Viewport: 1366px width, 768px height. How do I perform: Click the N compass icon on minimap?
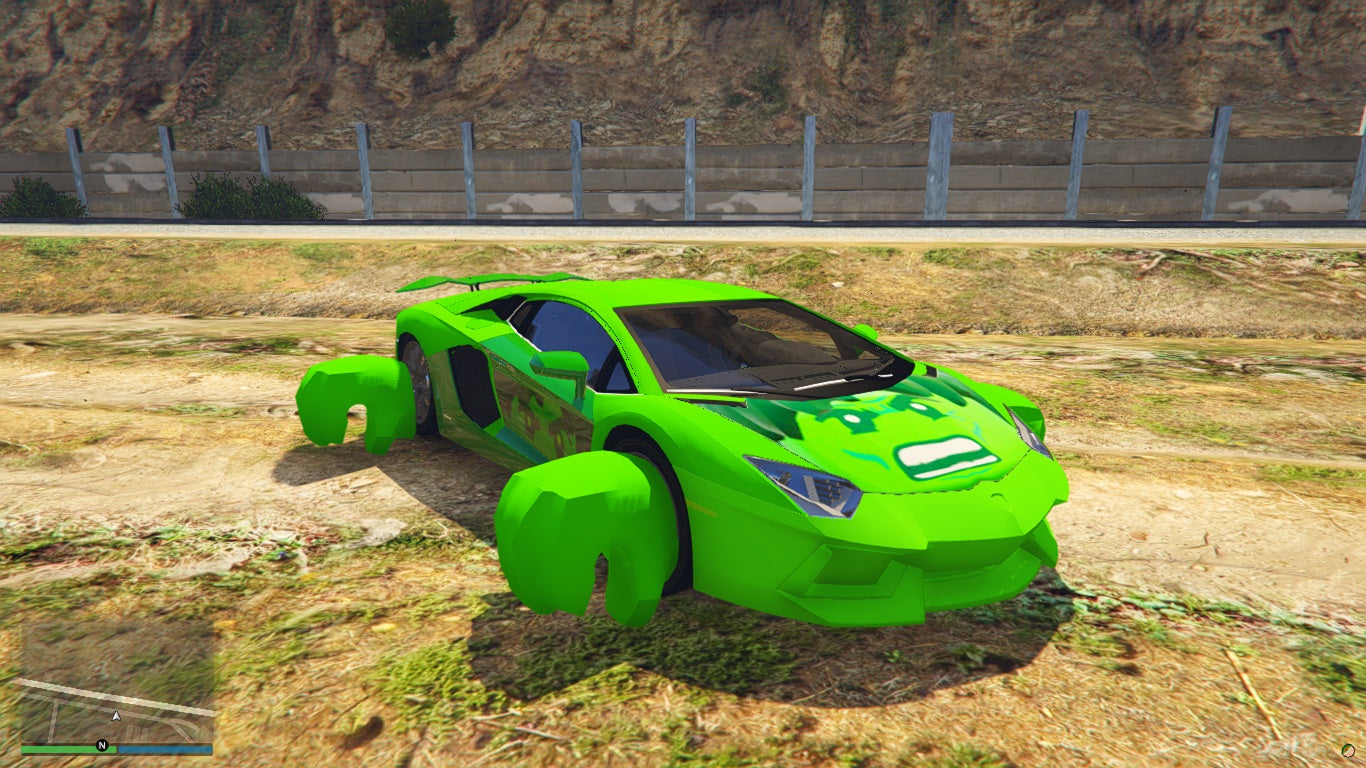[x=102, y=745]
